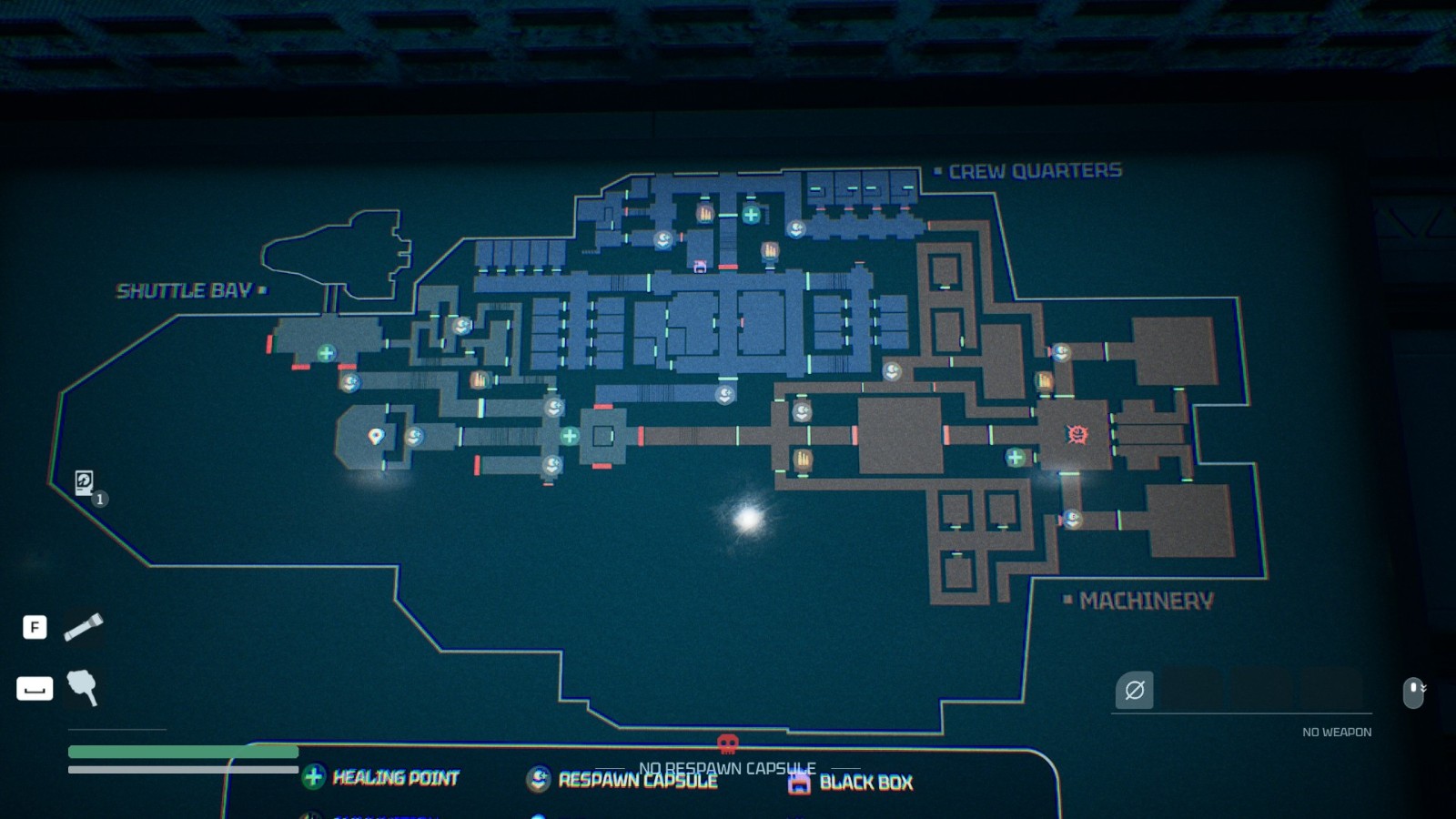
Task: Click the Crew Quarters map label
Action: click(1035, 171)
